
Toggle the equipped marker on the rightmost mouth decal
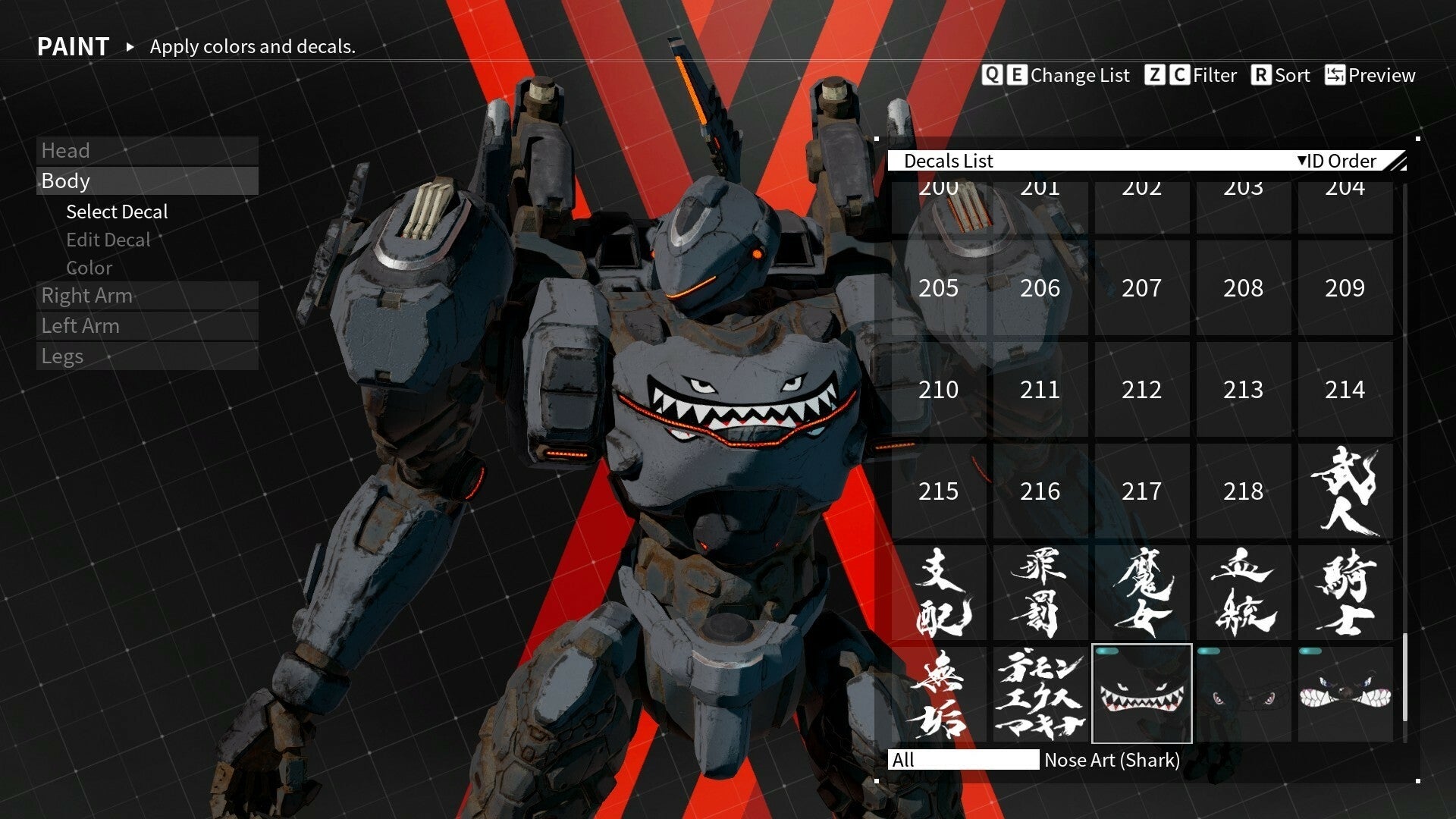pyautogui.click(x=1310, y=651)
